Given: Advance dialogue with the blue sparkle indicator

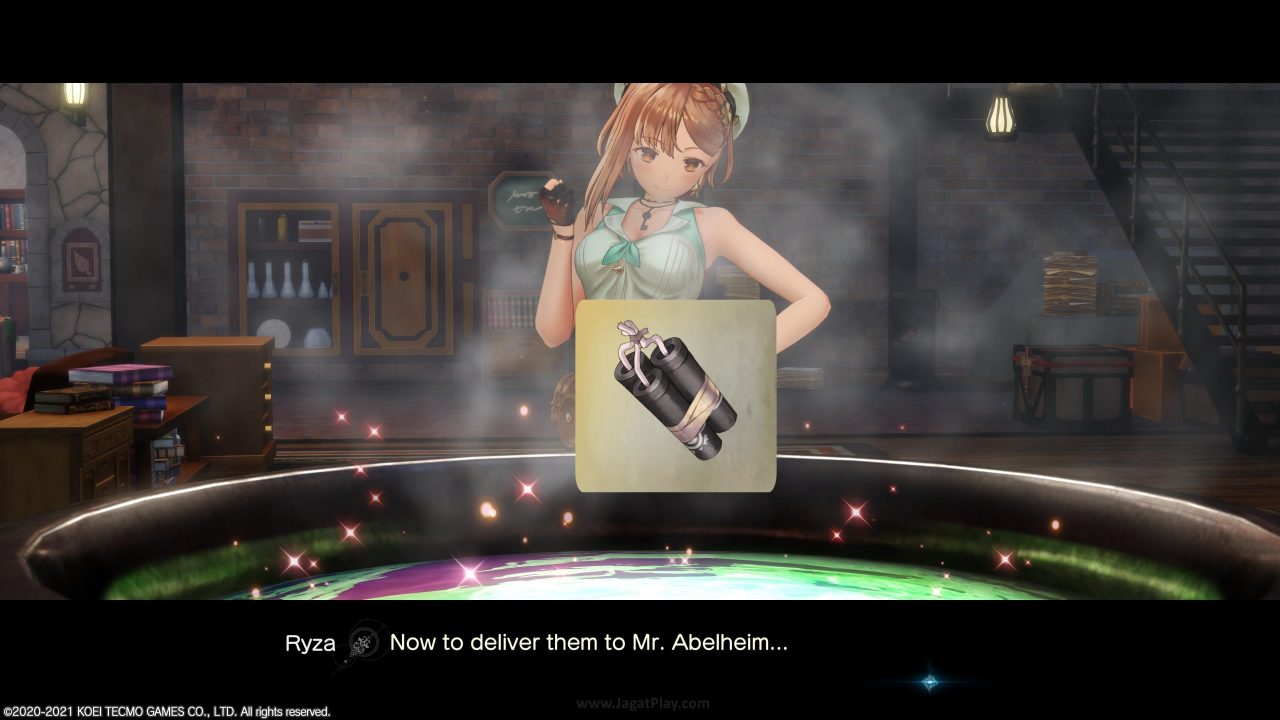Looking at the screenshot, I should point(930,682).
